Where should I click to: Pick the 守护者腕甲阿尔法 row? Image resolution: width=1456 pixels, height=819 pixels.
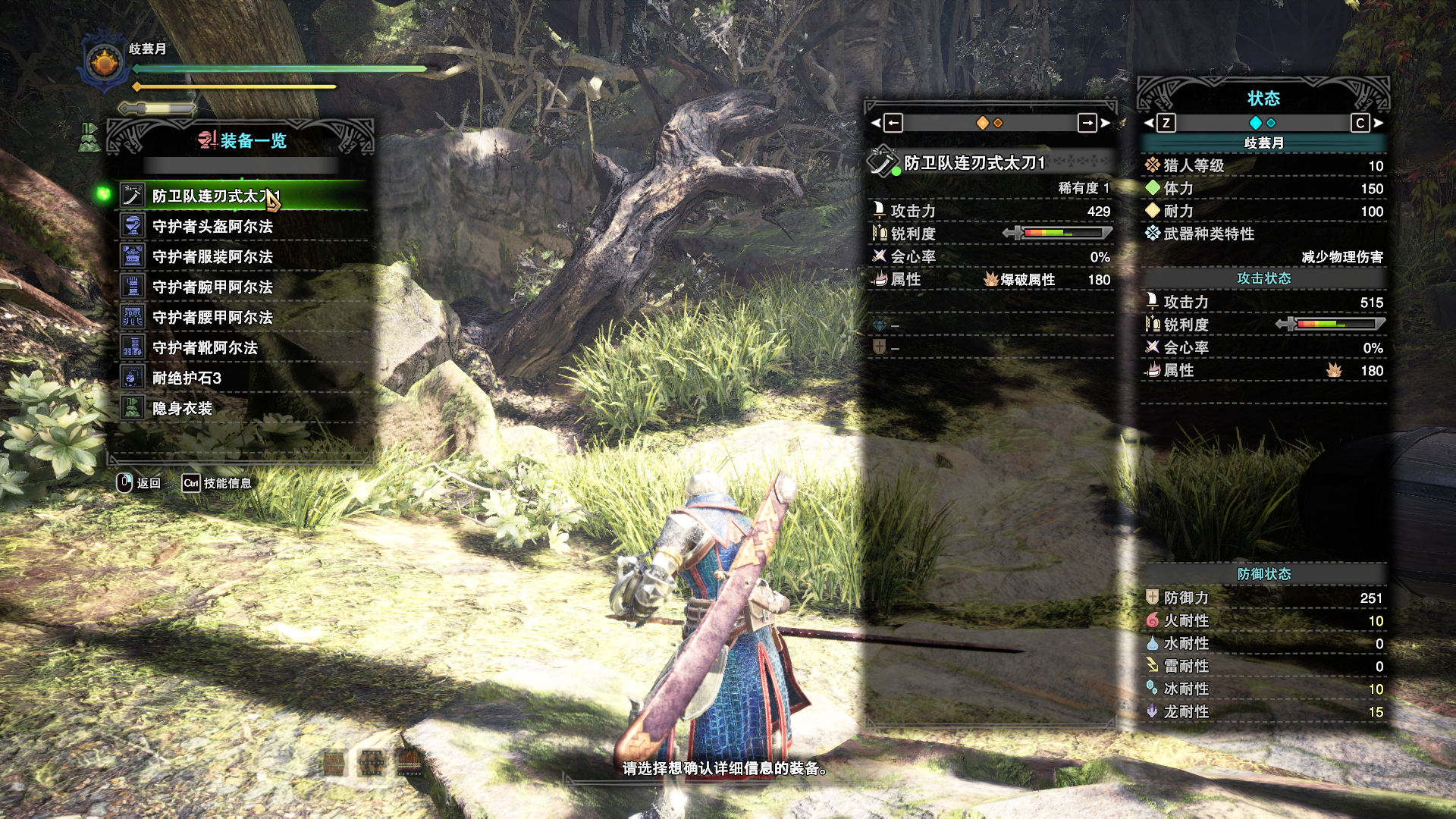tap(212, 287)
